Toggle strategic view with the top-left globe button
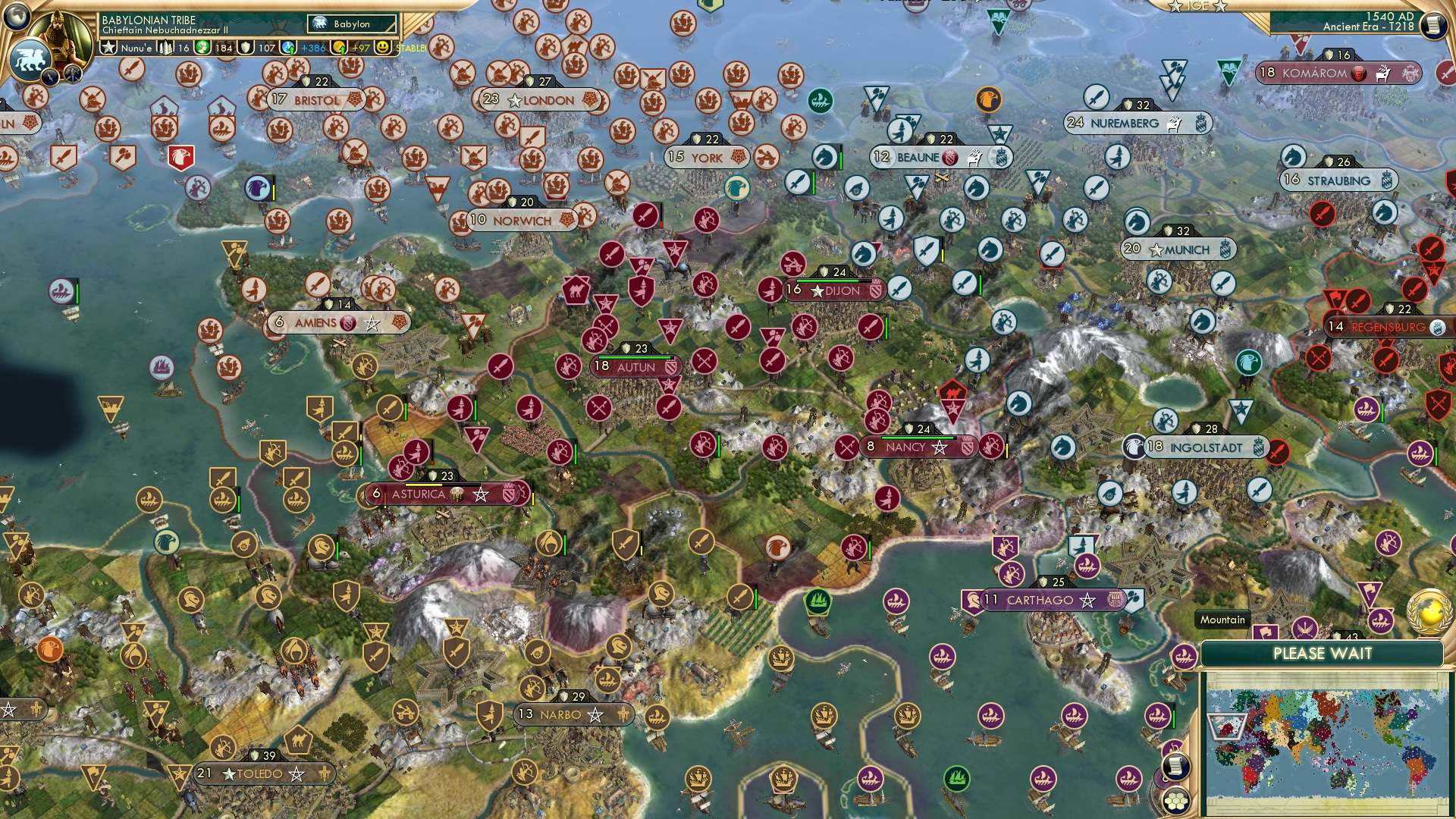Image resolution: width=1456 pixels, height=819 pixels. pyautogui.click(x=17, y=14)
